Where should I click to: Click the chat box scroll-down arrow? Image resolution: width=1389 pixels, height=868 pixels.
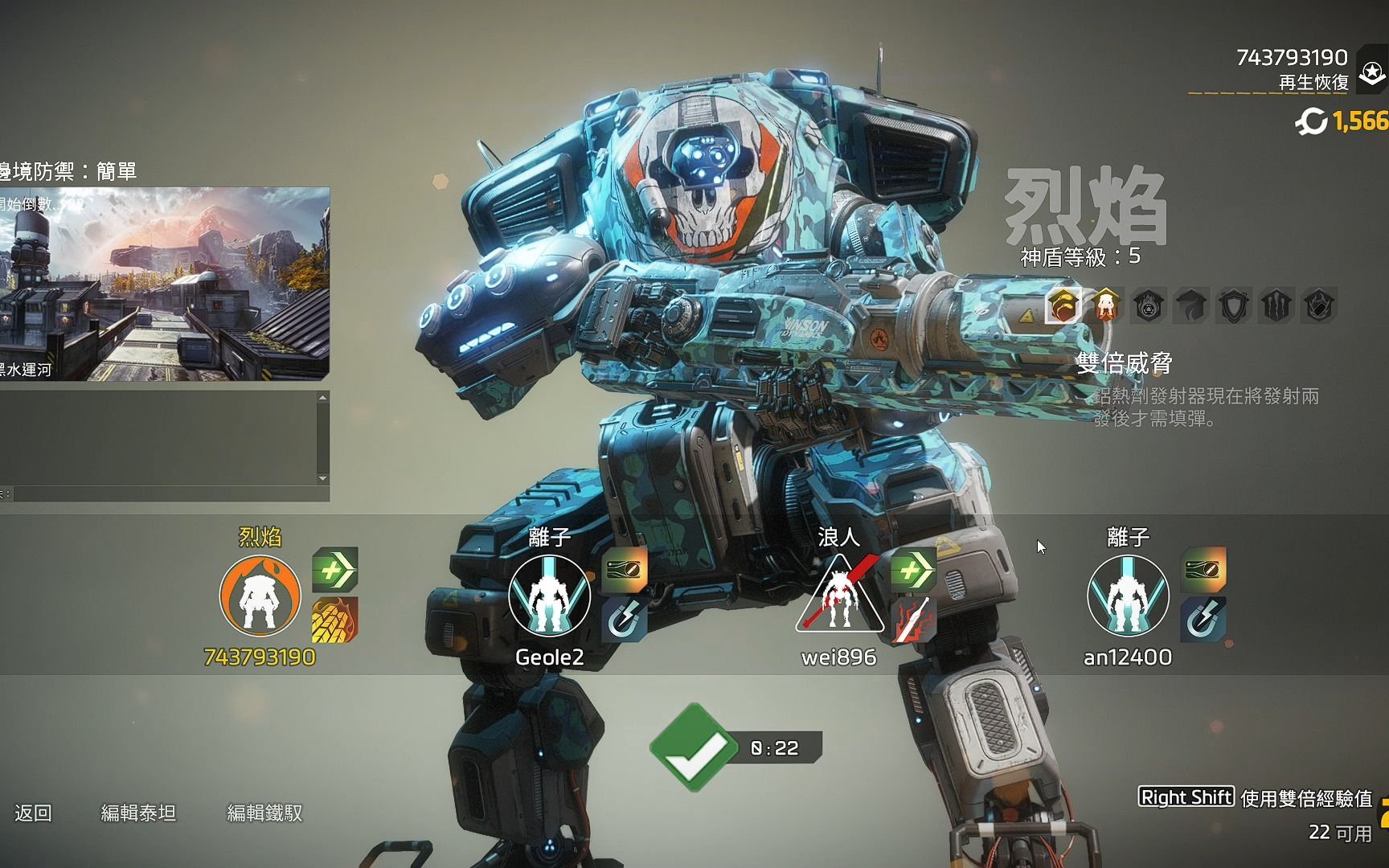coord(322,479)
